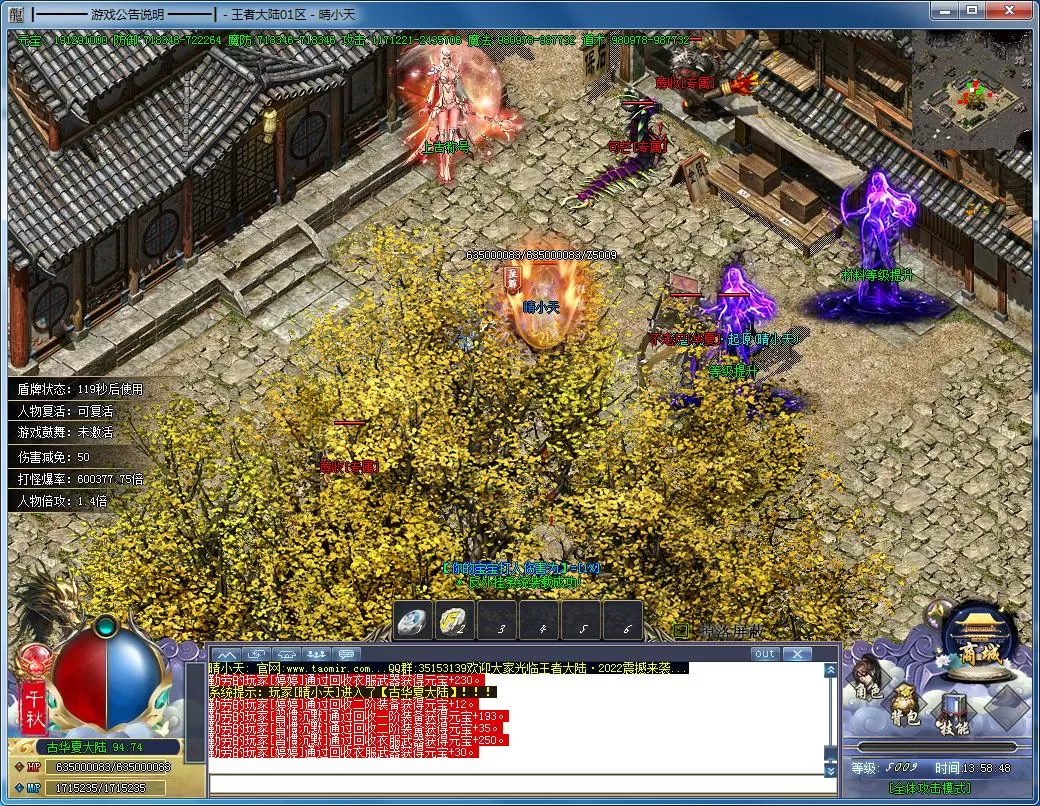
Task: Click the minimap in the corner
Action: (970, 90)
